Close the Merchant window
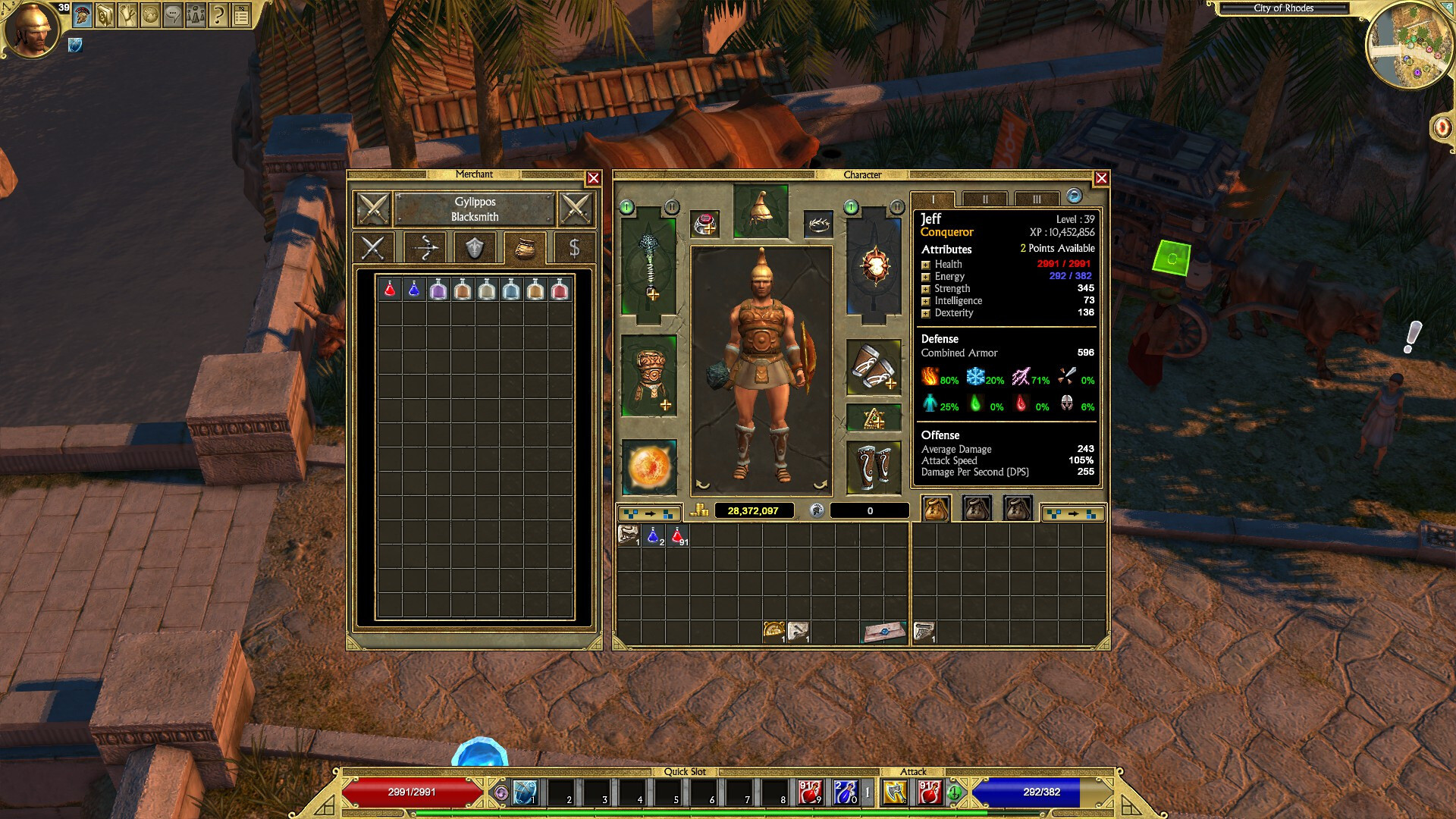 593,178
